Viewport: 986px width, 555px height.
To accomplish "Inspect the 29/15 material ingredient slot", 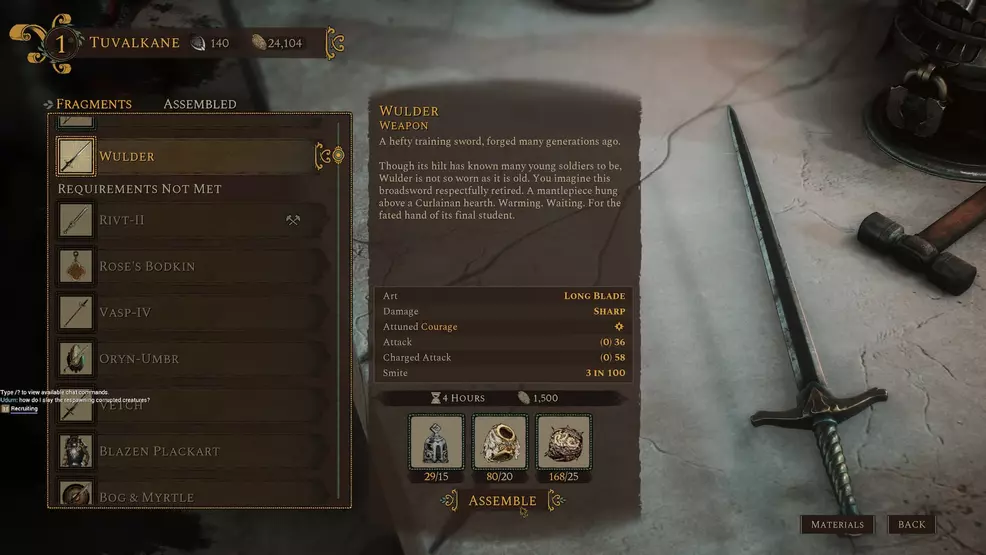I will (x=436, y=441).
